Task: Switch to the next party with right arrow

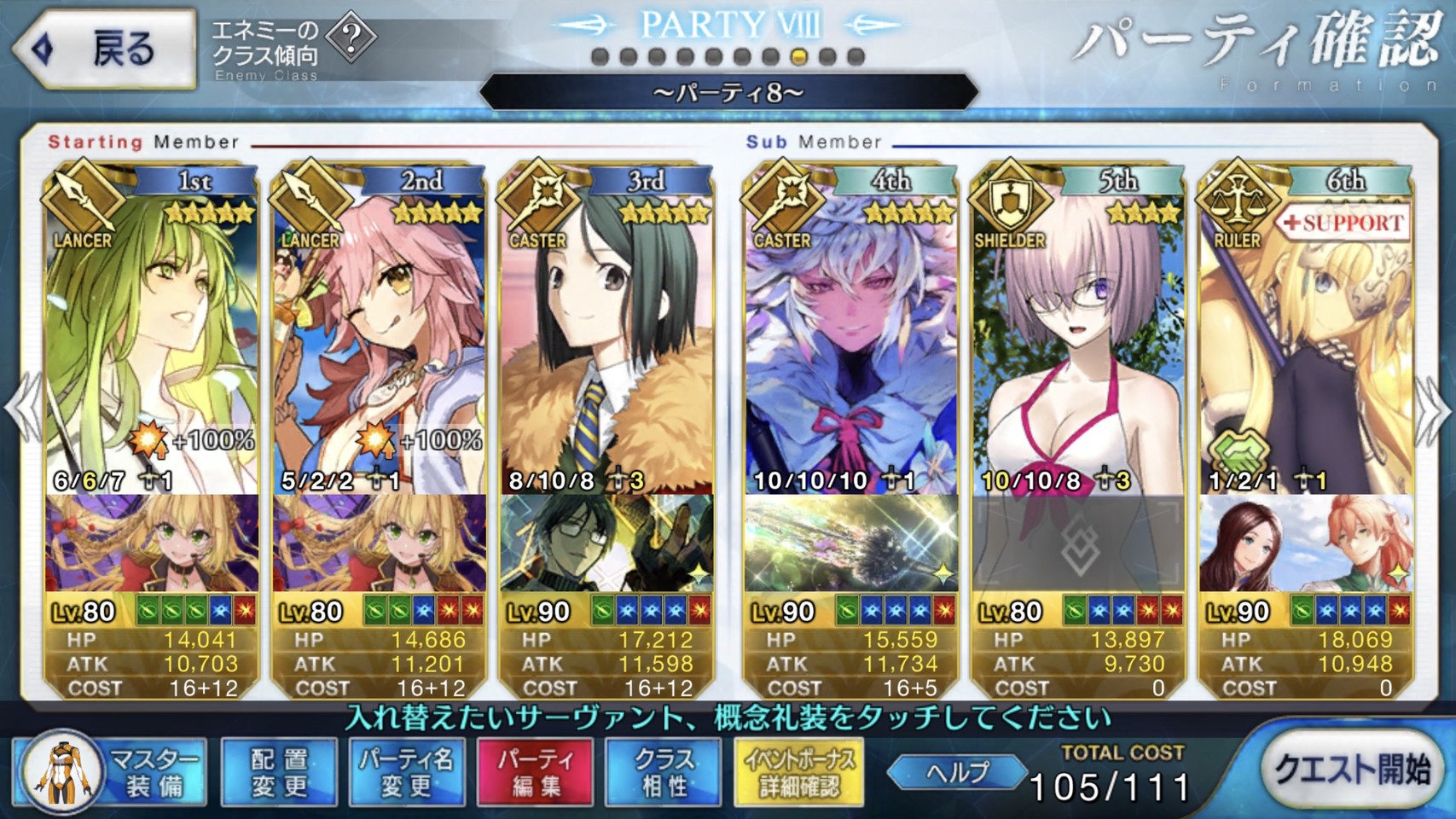Action: (1435, 409)
